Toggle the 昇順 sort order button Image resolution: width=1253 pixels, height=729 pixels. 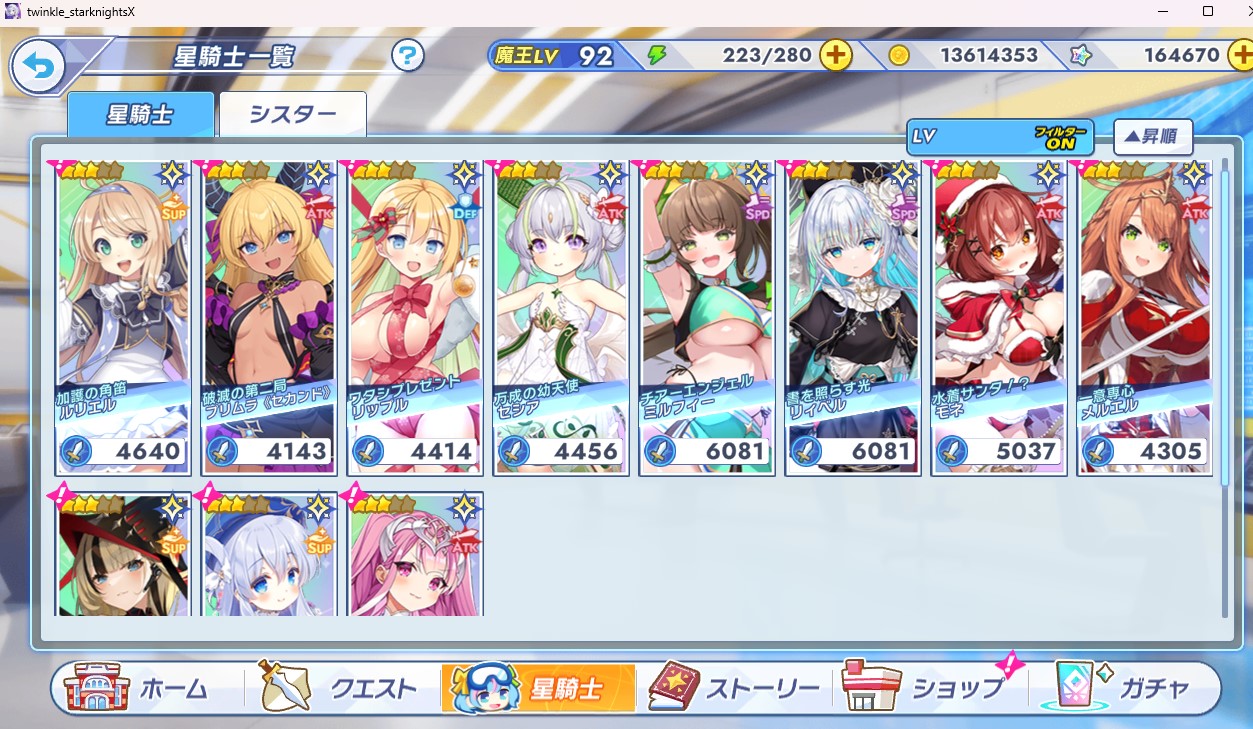point(1152,137)
